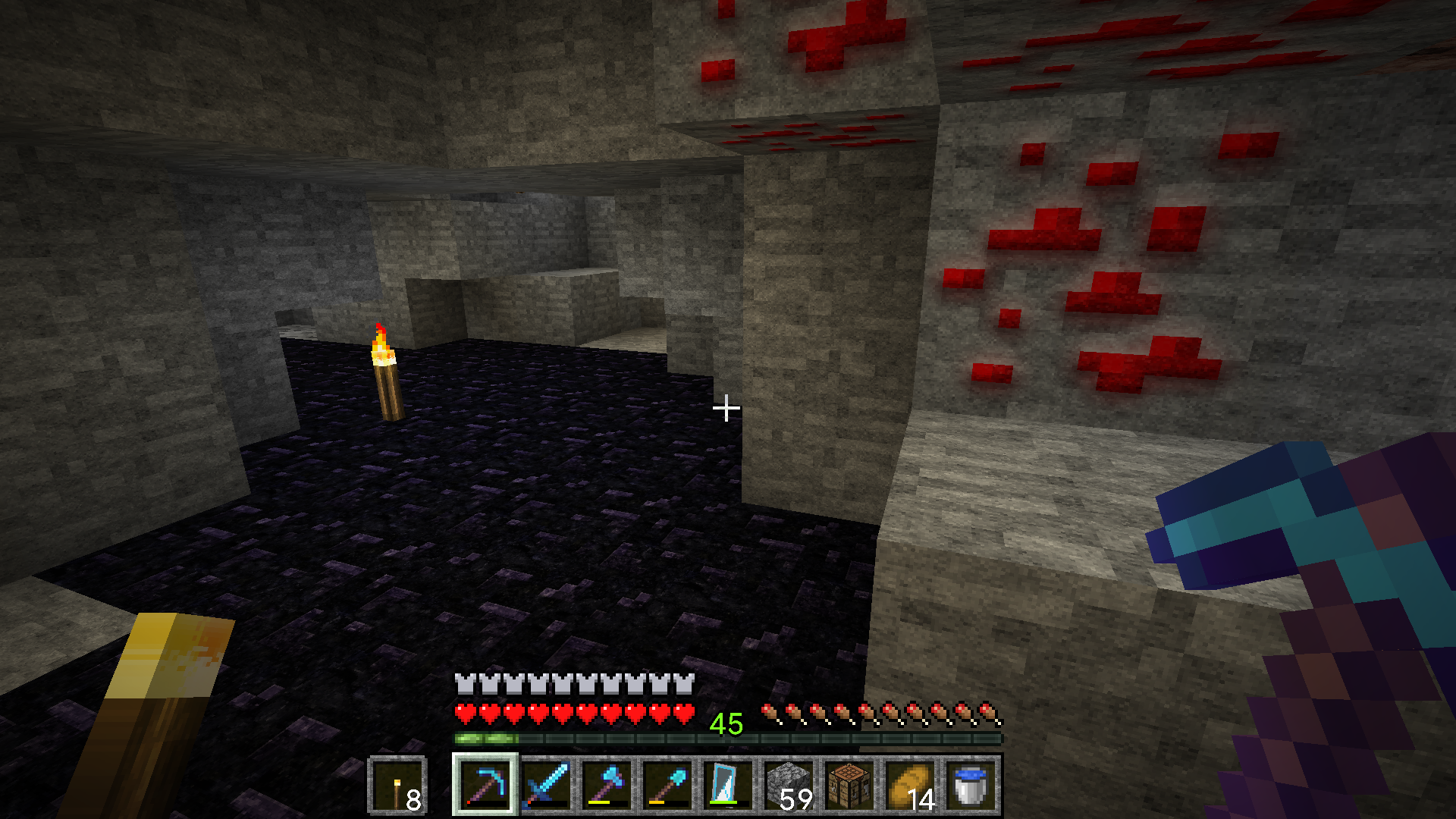The height and width of the screenshot is (819, 1456).
Task: Choose the cobblestone stack of 59
Action: click(789, 786)
